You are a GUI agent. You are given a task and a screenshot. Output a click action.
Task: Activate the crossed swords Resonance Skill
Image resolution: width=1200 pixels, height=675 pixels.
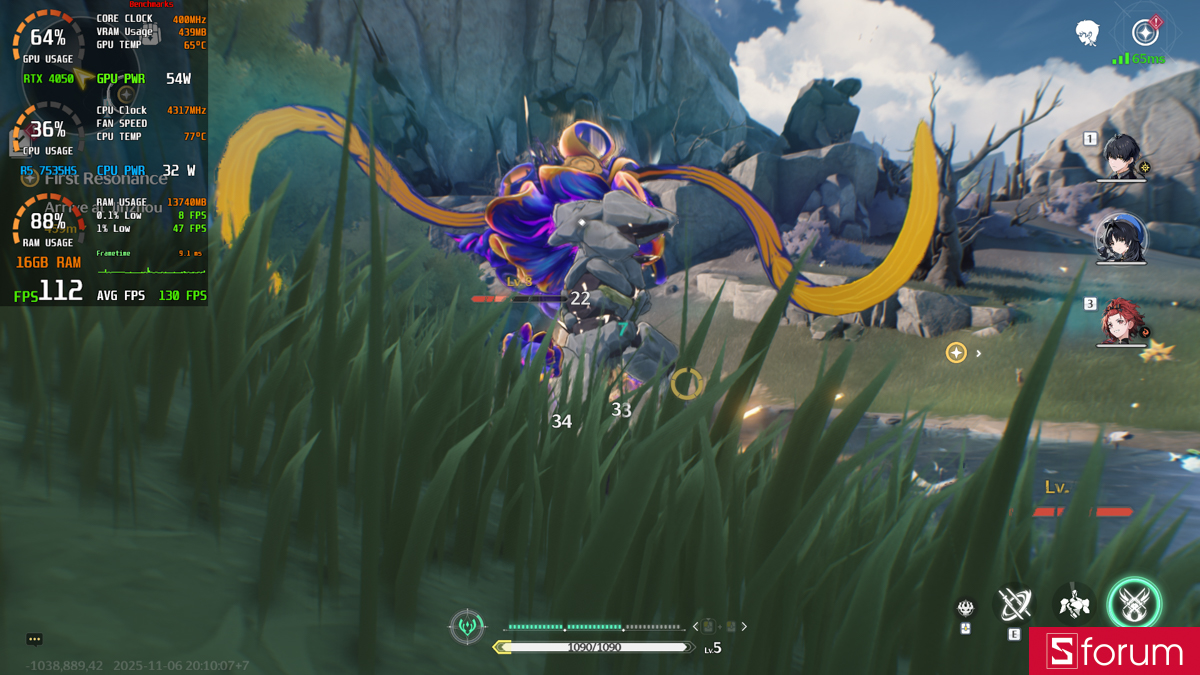[x=1014, y=603]
